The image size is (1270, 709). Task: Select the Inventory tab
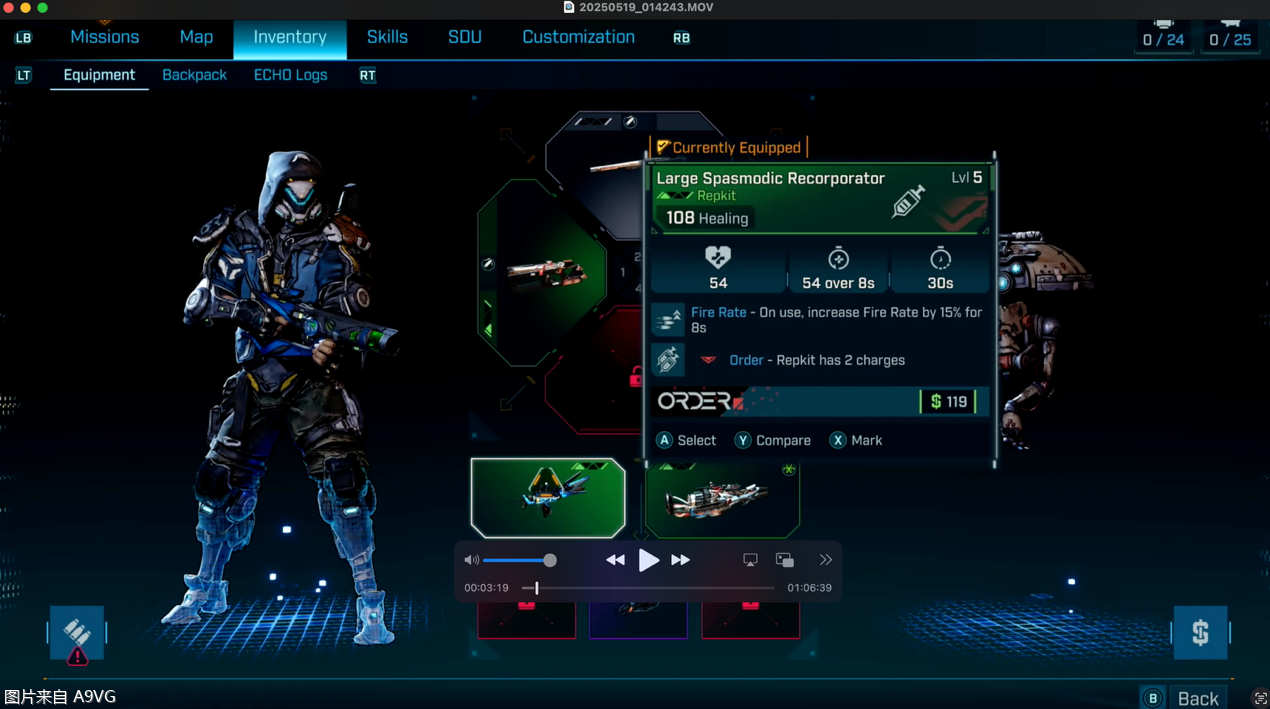coord(290,37)
